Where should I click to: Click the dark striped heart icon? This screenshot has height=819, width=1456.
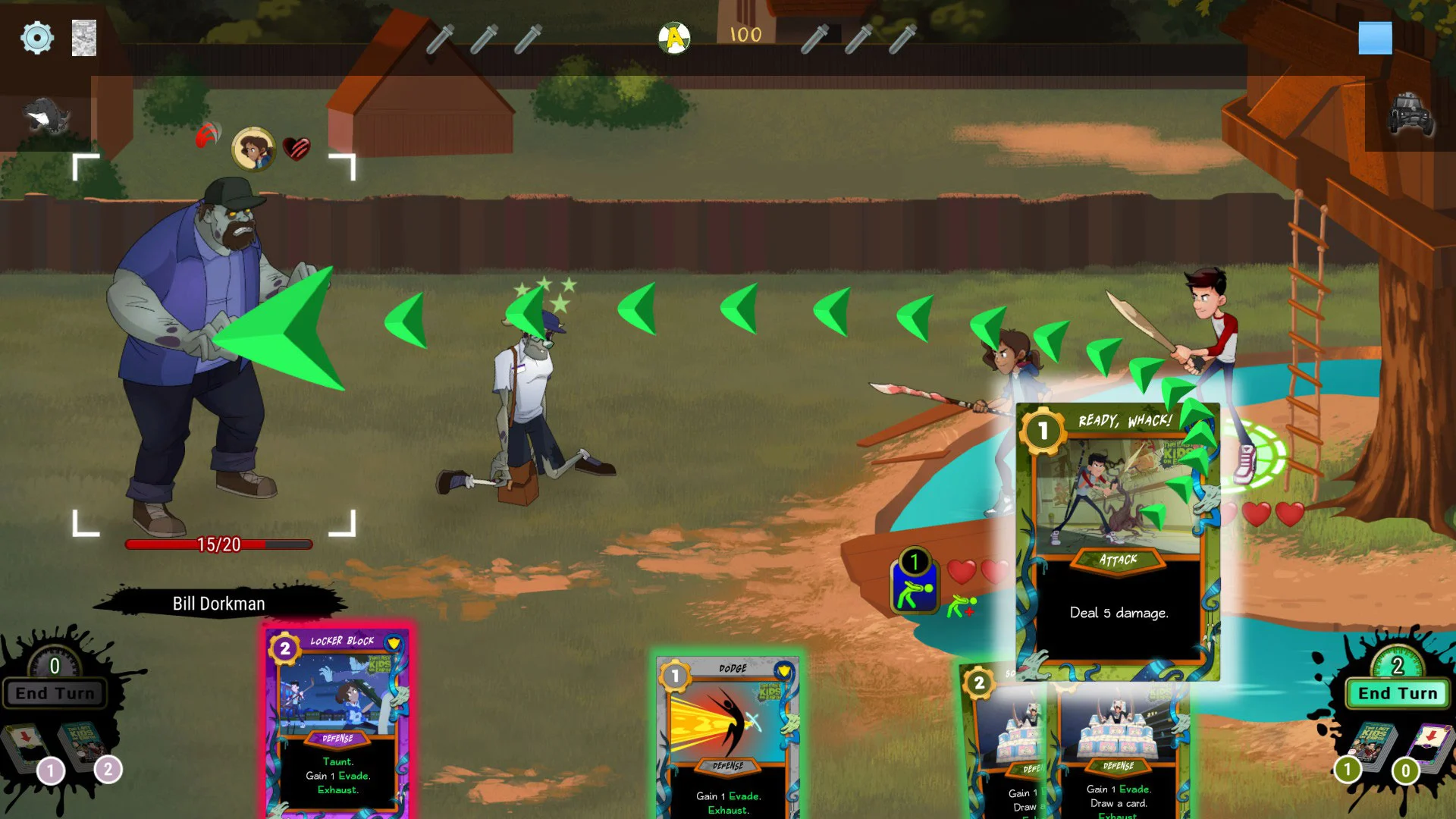297,148
